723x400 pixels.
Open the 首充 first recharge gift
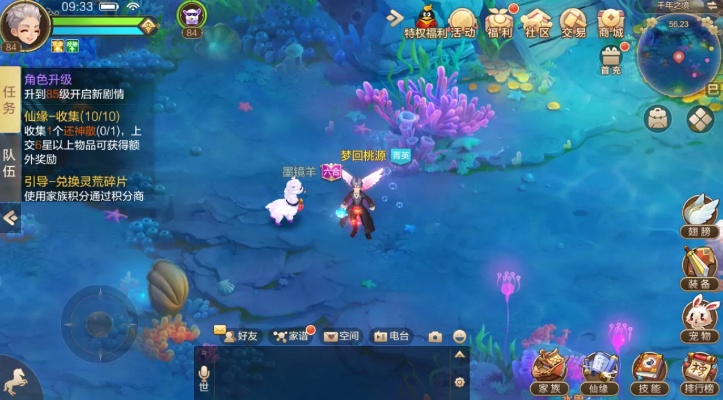[610, 59]
